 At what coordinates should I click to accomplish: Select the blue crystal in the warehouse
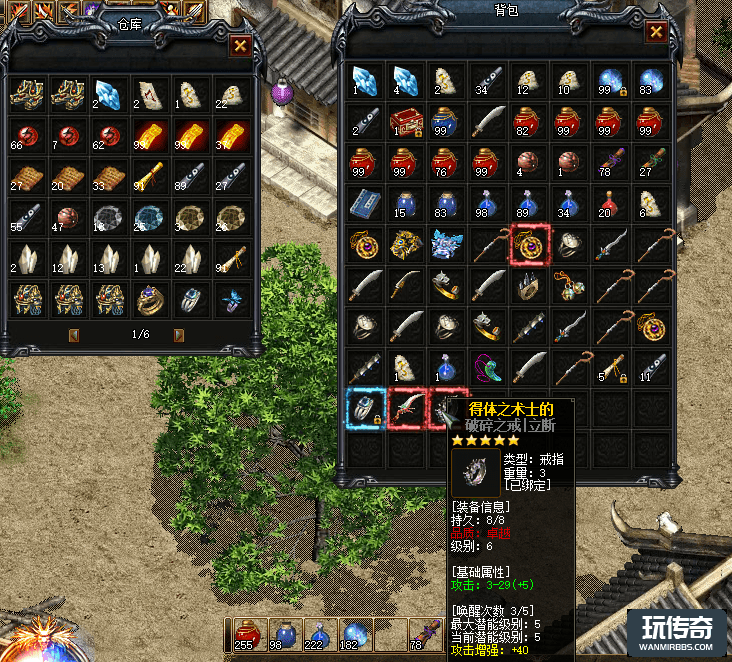(107, 93)
